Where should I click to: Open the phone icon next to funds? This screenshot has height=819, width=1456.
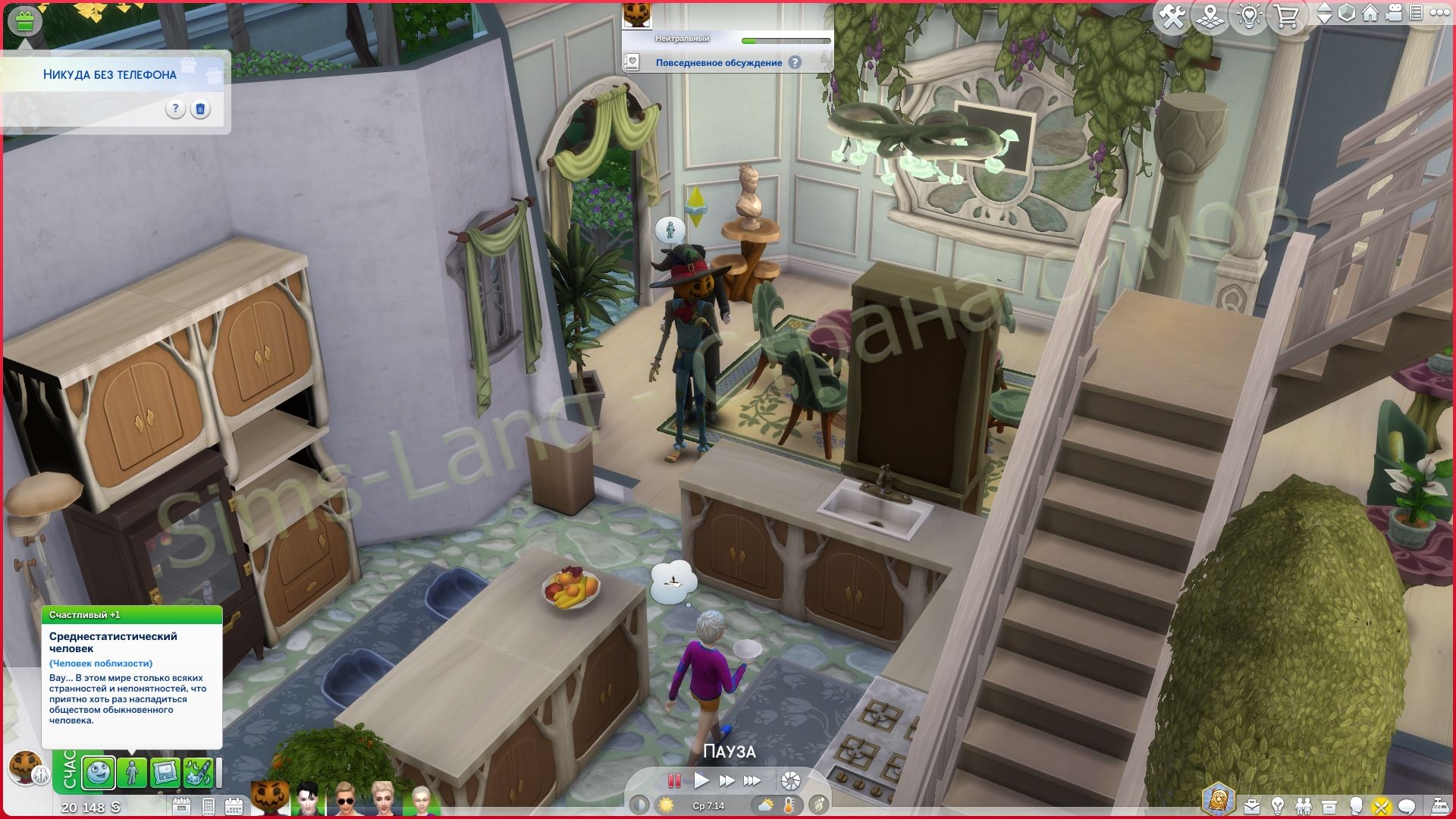209,806
